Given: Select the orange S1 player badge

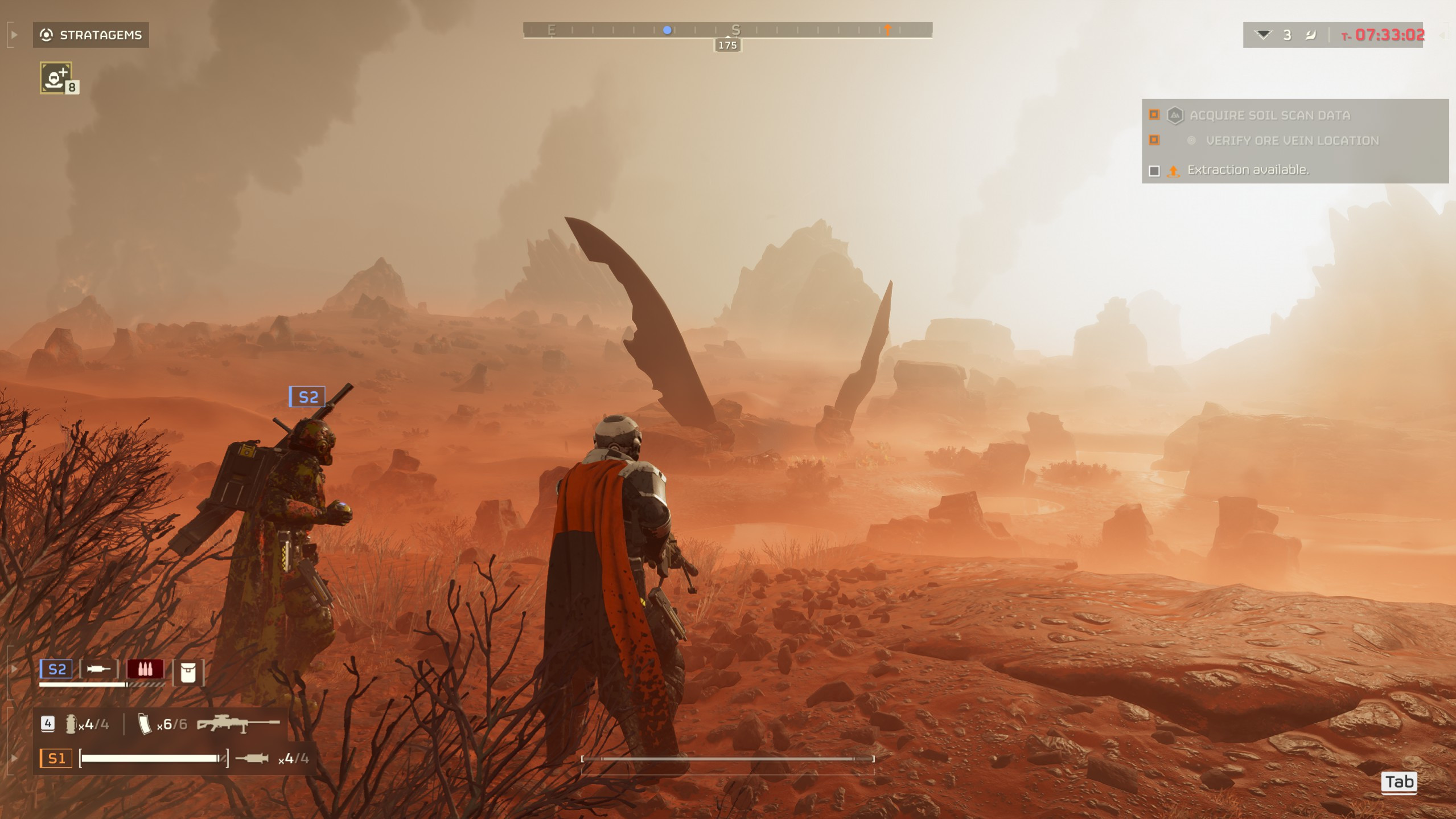Looking at the screenshot, I should tap(56, 759).
